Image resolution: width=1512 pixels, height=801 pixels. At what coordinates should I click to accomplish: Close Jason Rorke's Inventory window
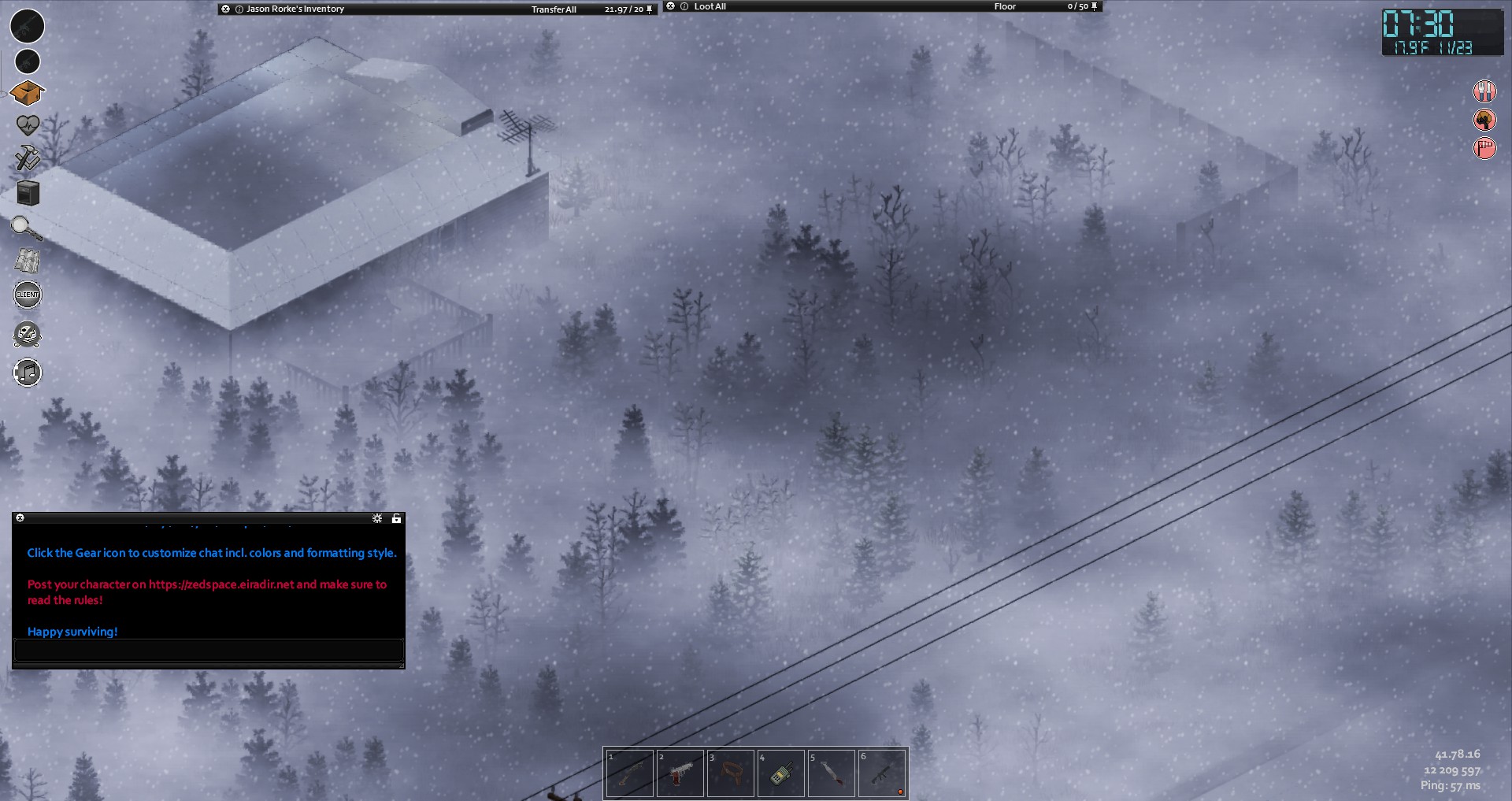point(226,9)
